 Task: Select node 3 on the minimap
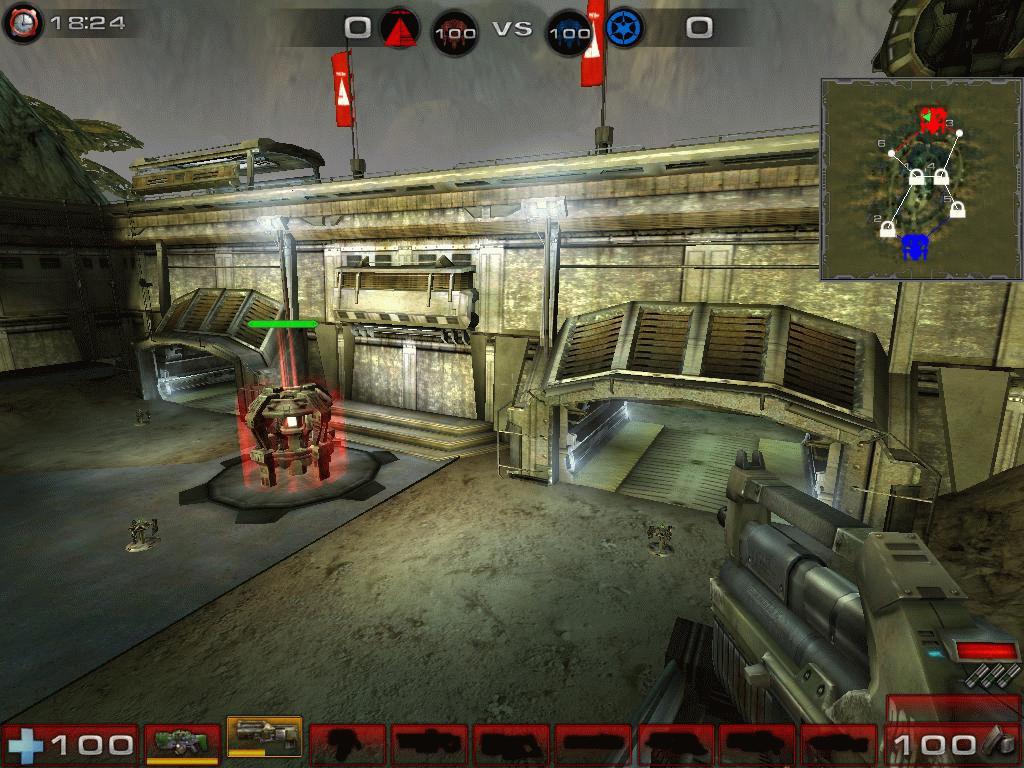[x=958, y=133]
